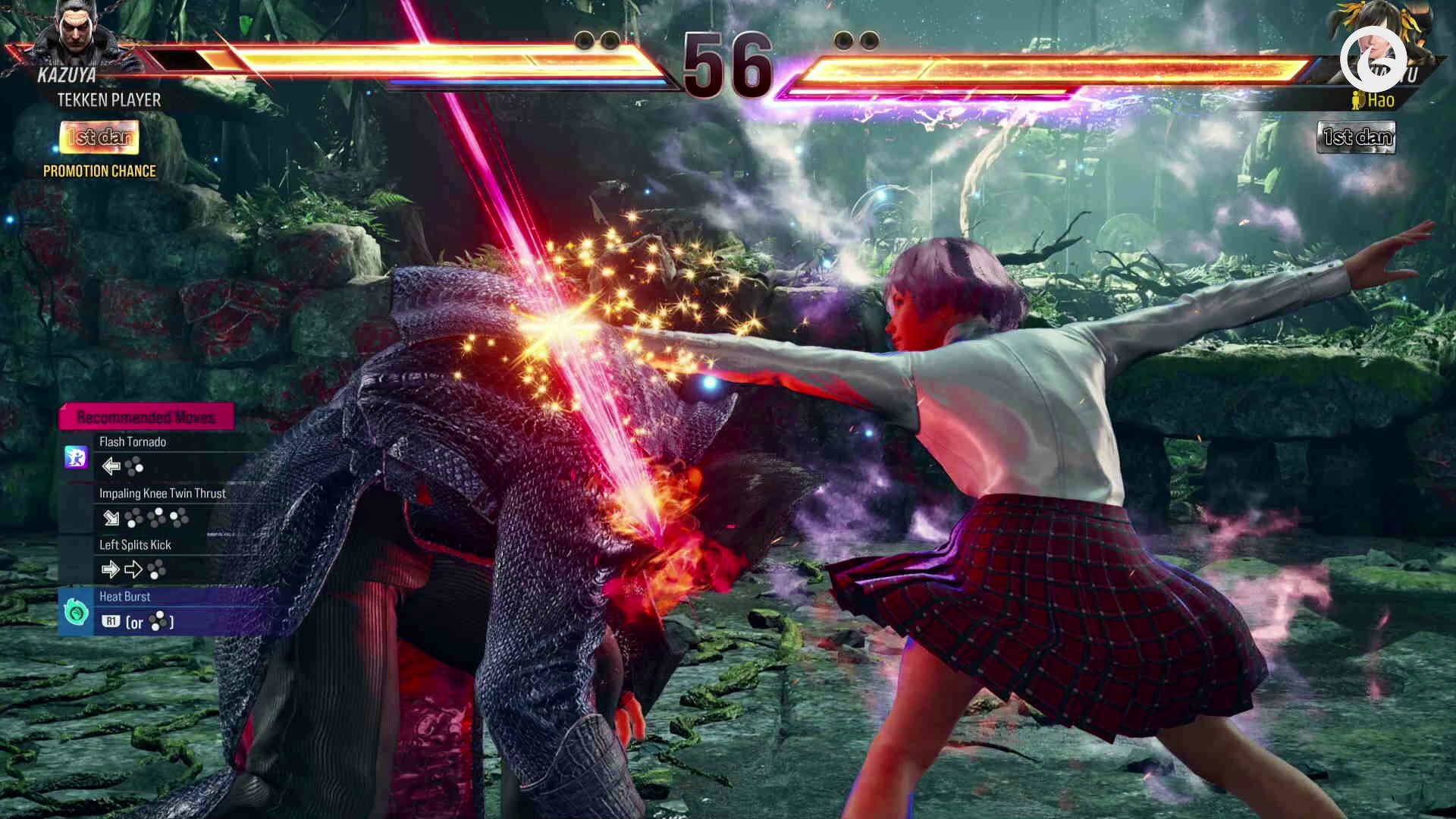
Task: Click the button-combo dots after 'or' in Heat Burst
Action: [x=159, y=622]
